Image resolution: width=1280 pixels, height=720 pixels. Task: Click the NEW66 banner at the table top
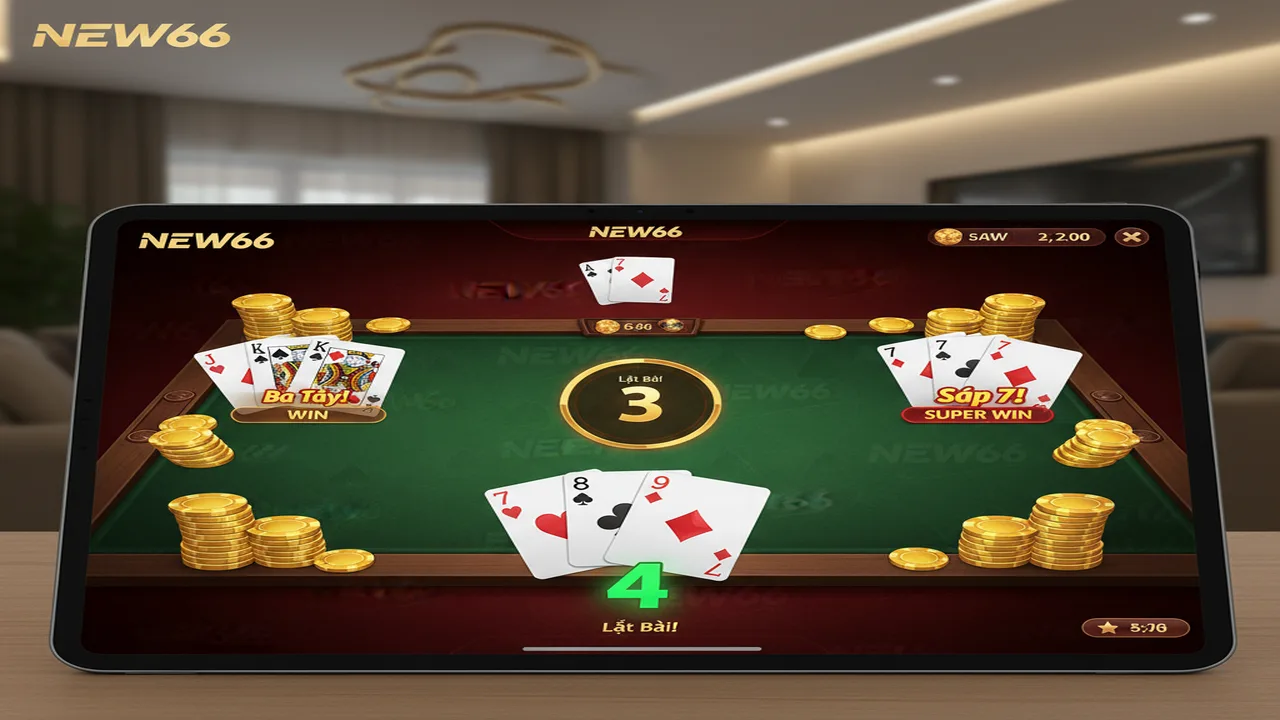click(x=637, y=230)
